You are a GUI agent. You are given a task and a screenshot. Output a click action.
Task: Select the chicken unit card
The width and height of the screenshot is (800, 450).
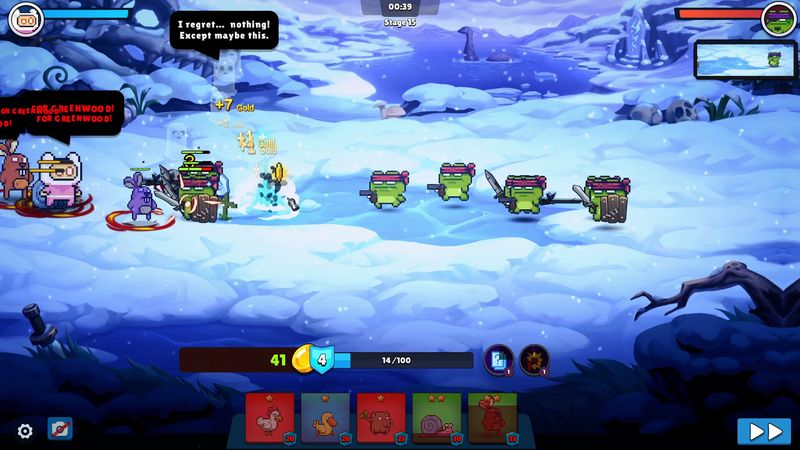tap(270, 417)
